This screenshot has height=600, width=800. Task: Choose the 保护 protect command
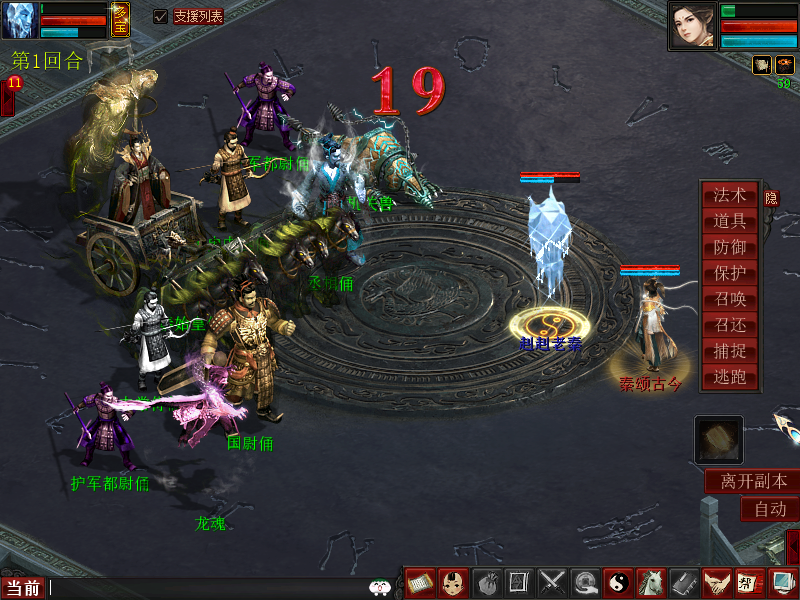pos(730,274)
